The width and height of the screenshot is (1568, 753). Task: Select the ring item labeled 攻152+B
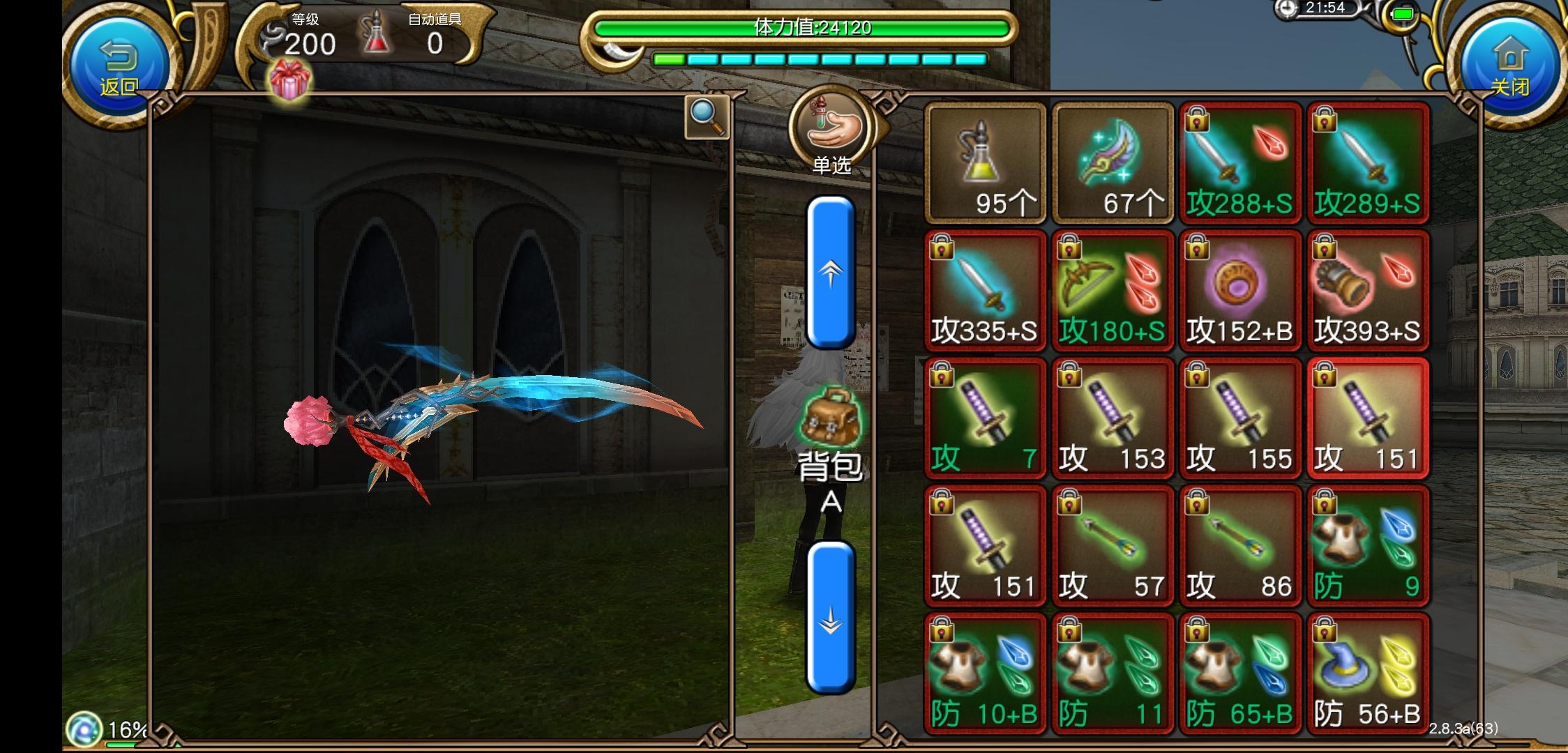coord(1241,289)
